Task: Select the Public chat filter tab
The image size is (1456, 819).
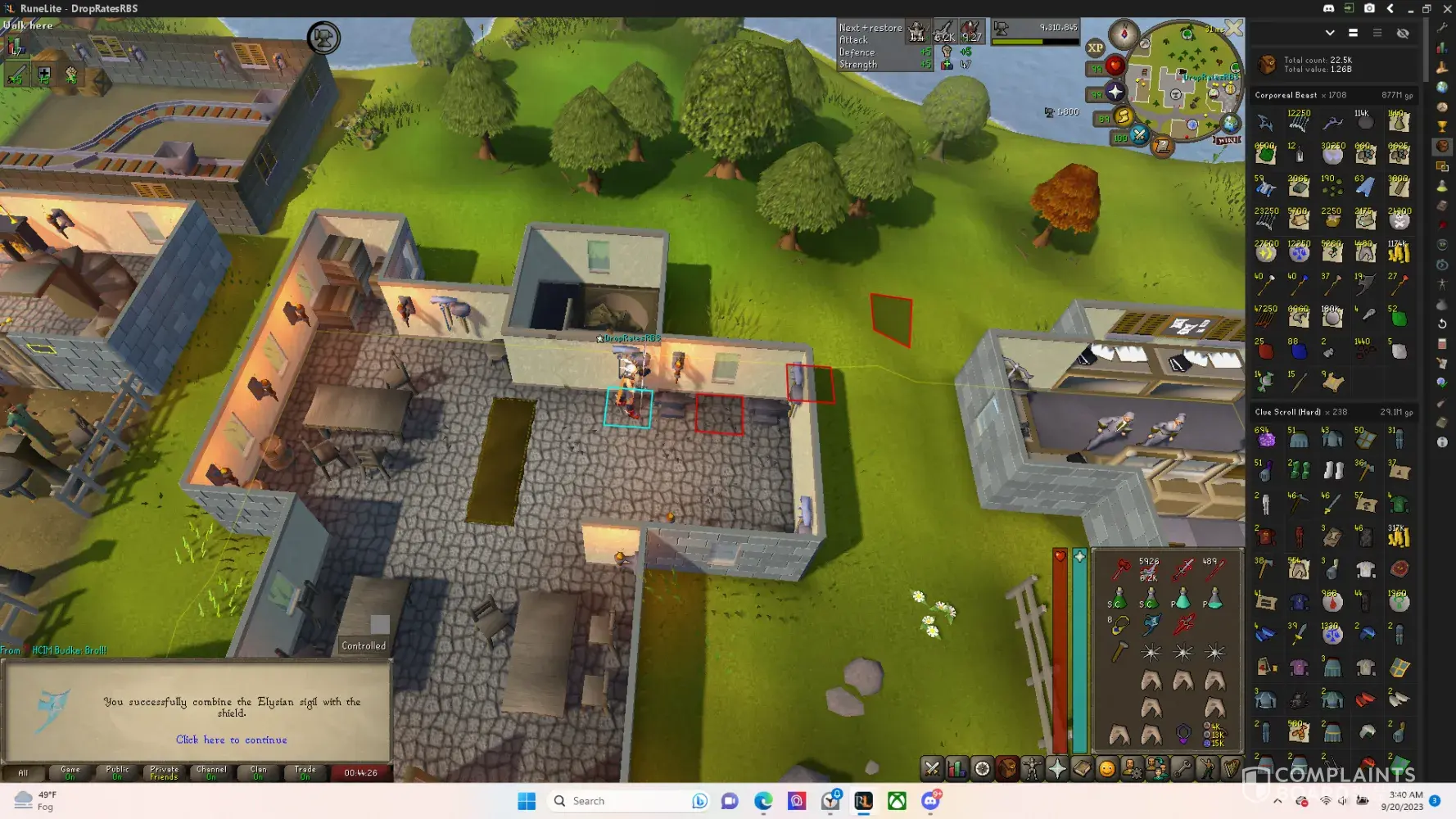Action: click(x=117, y=772)
